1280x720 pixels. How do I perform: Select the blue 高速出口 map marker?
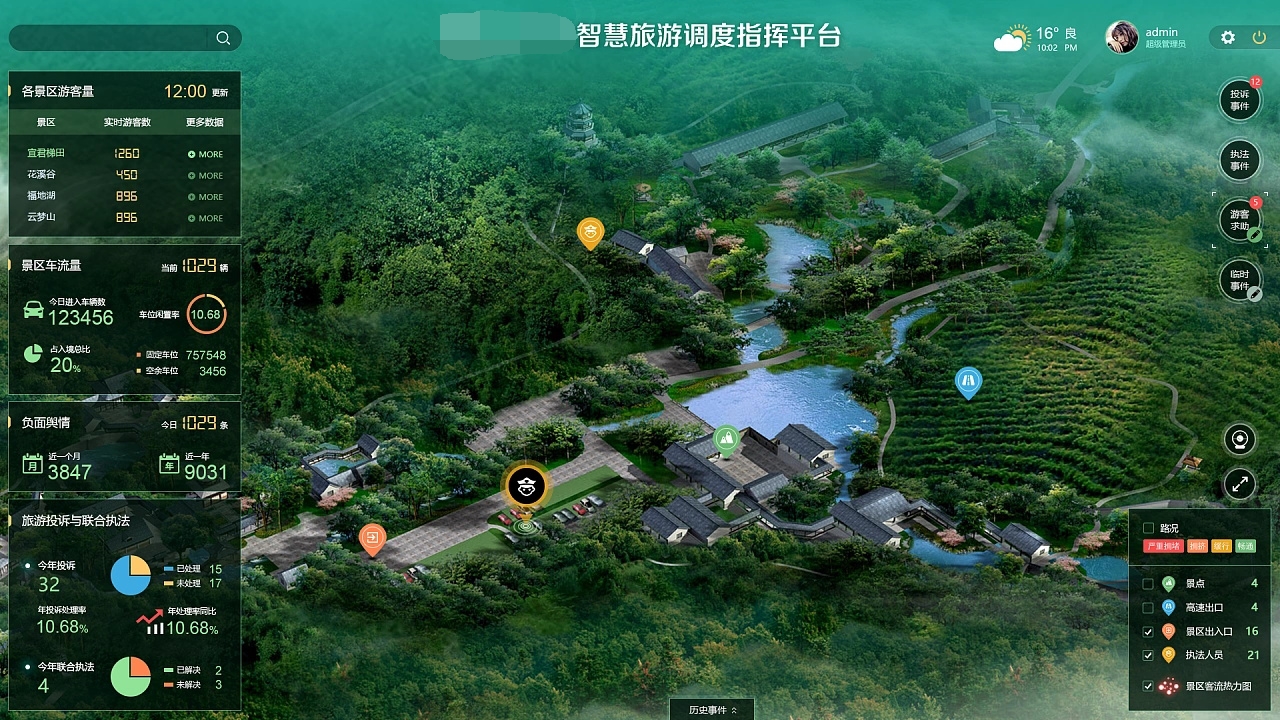[x=968, y=380]
